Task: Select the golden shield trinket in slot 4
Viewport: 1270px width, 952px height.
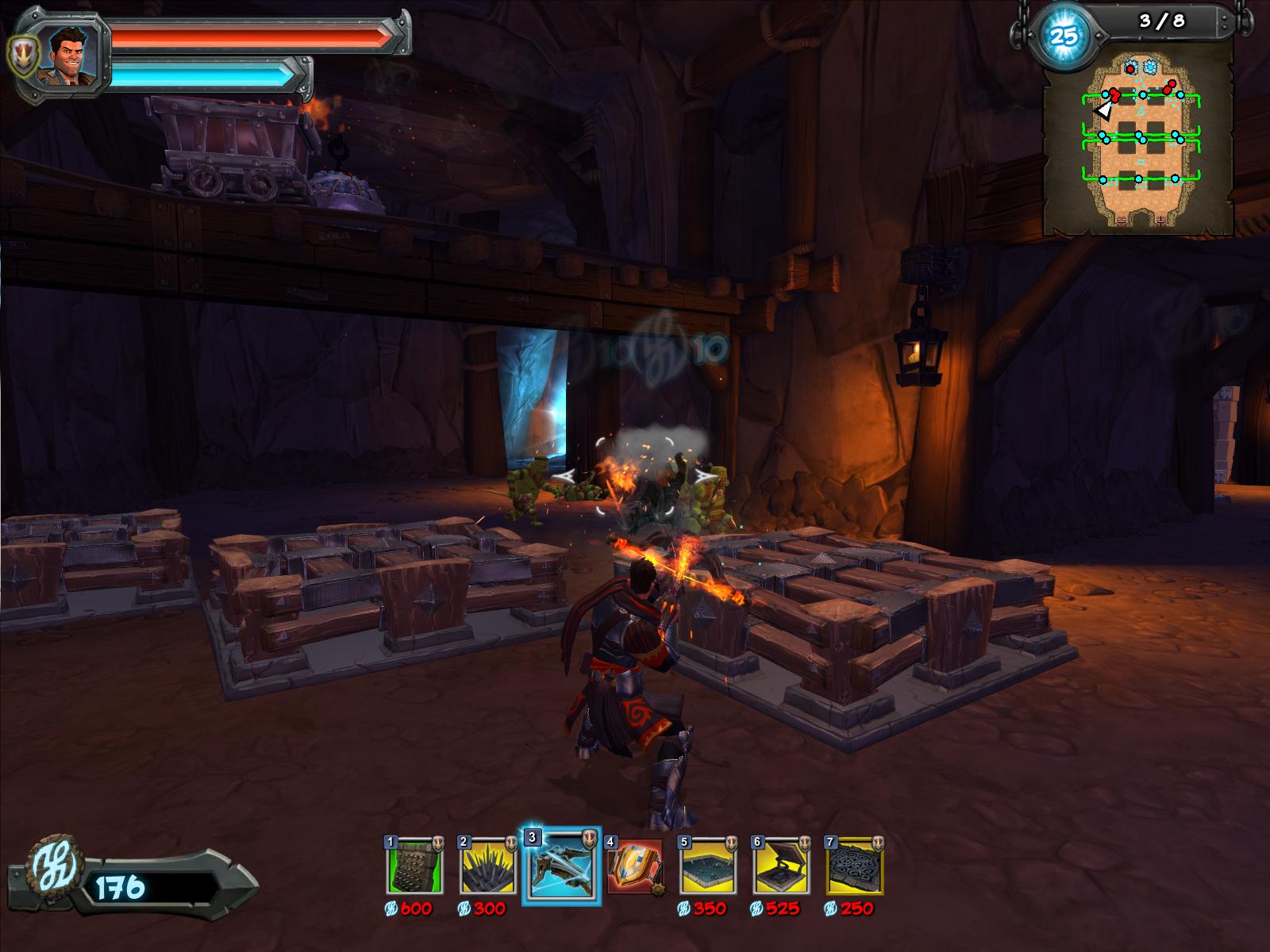Action: pyautogui.click(x=634, y=866)
